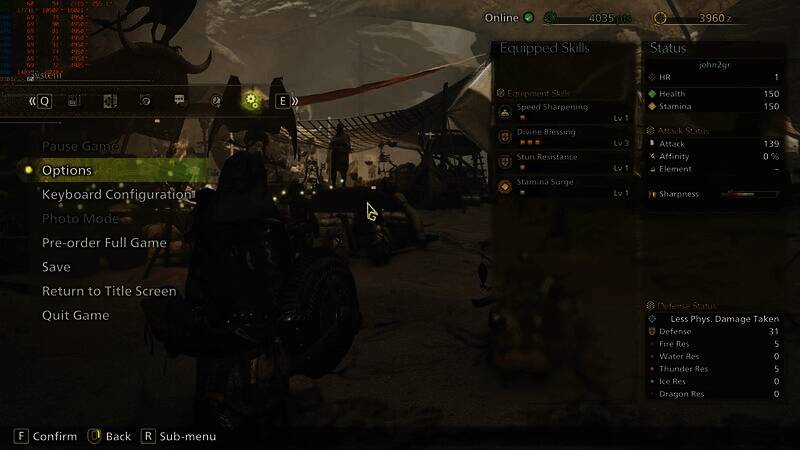Choose Pre-order Full Game
The image size is (800, 450).
(104, 243)
